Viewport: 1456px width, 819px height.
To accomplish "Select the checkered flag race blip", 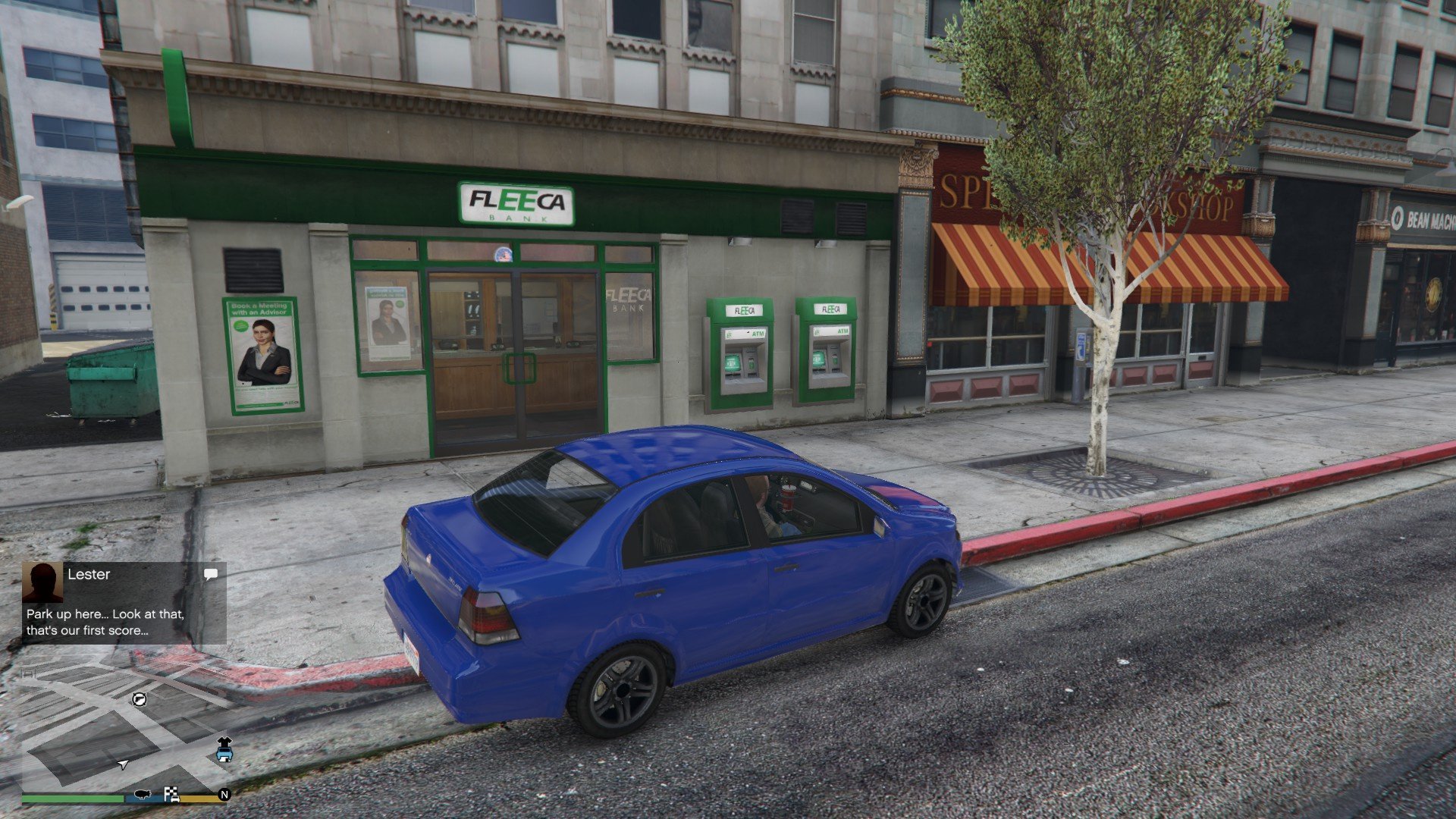I will [x=171, y=795].
